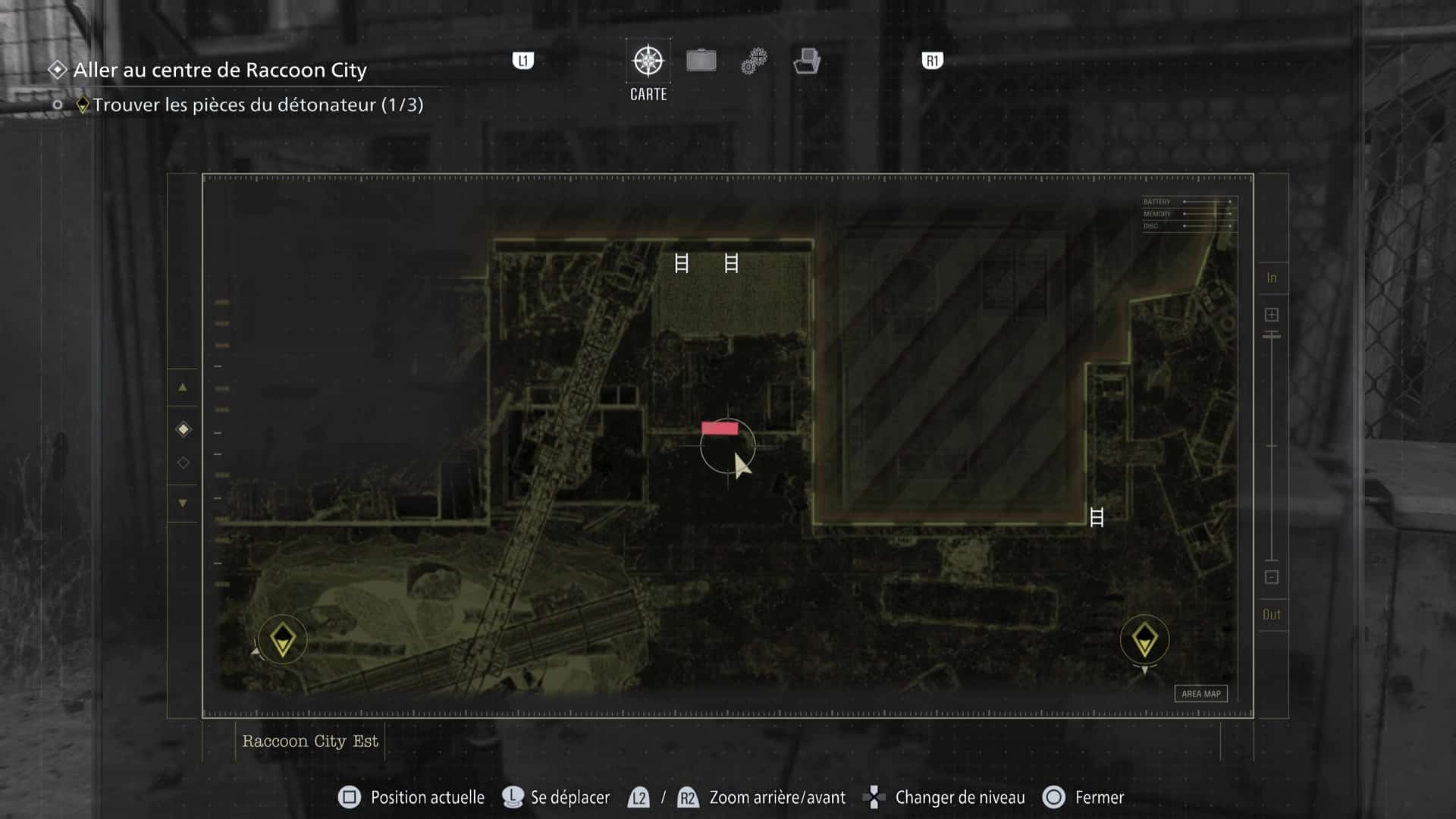1456x819 pixels.
Task: Click the up arrow on the left level panel
Action: click(182, 388)
